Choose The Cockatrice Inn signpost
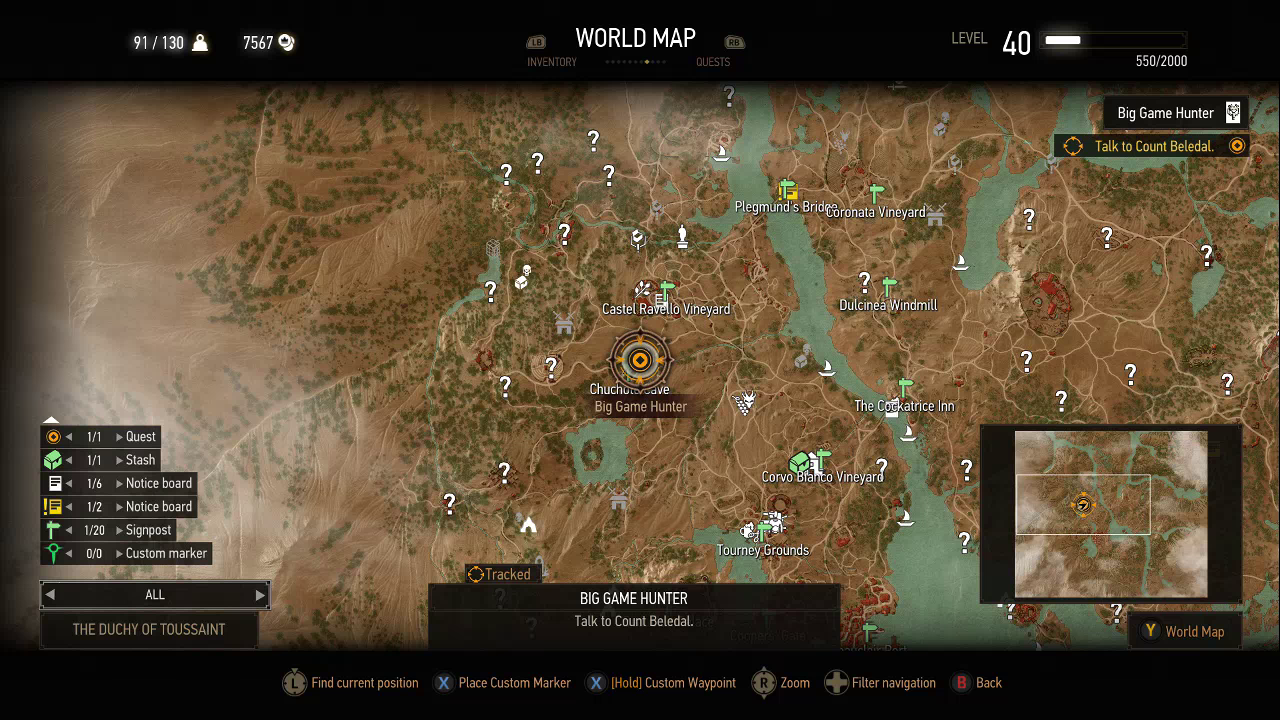1280x720 pixels. pos(905,386)
